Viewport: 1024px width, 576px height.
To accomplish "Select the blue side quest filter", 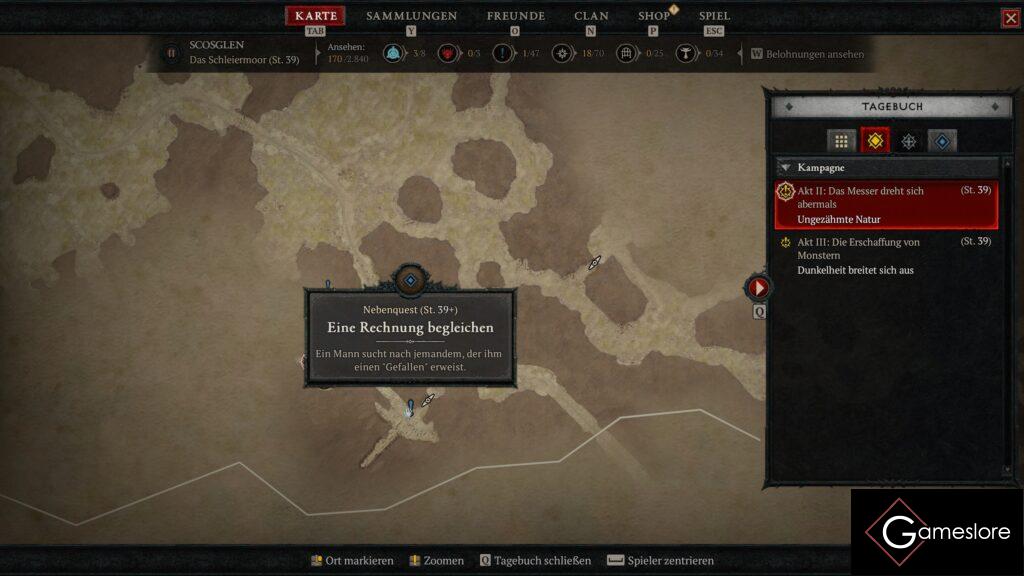I will coord(942,141).
